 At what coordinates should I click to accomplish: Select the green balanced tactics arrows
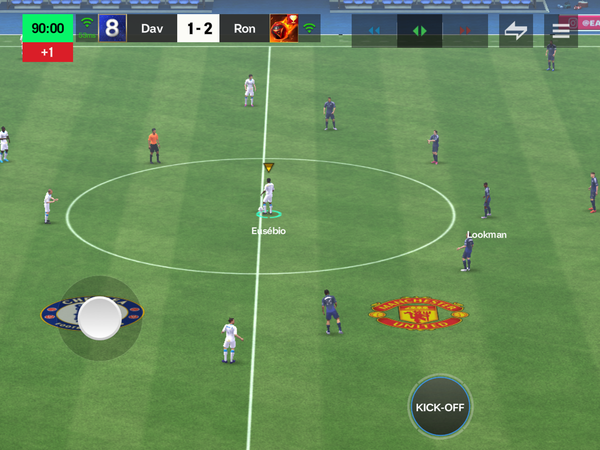tap(419, 31)
